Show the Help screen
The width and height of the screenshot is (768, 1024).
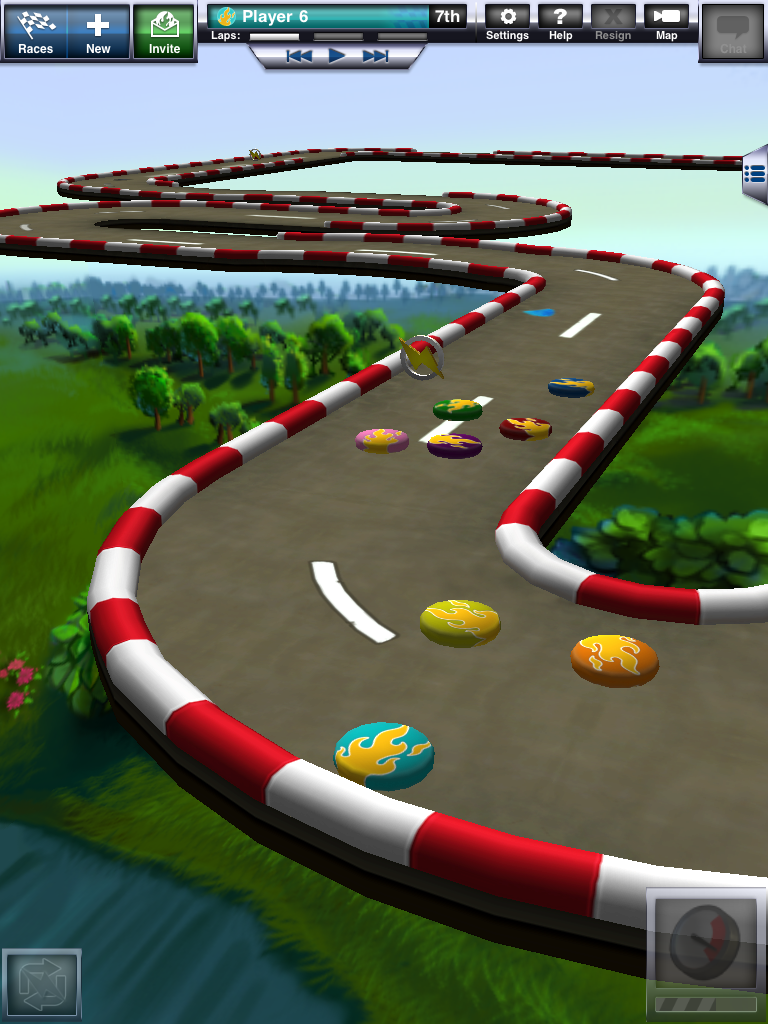click(x=561, y=22)
